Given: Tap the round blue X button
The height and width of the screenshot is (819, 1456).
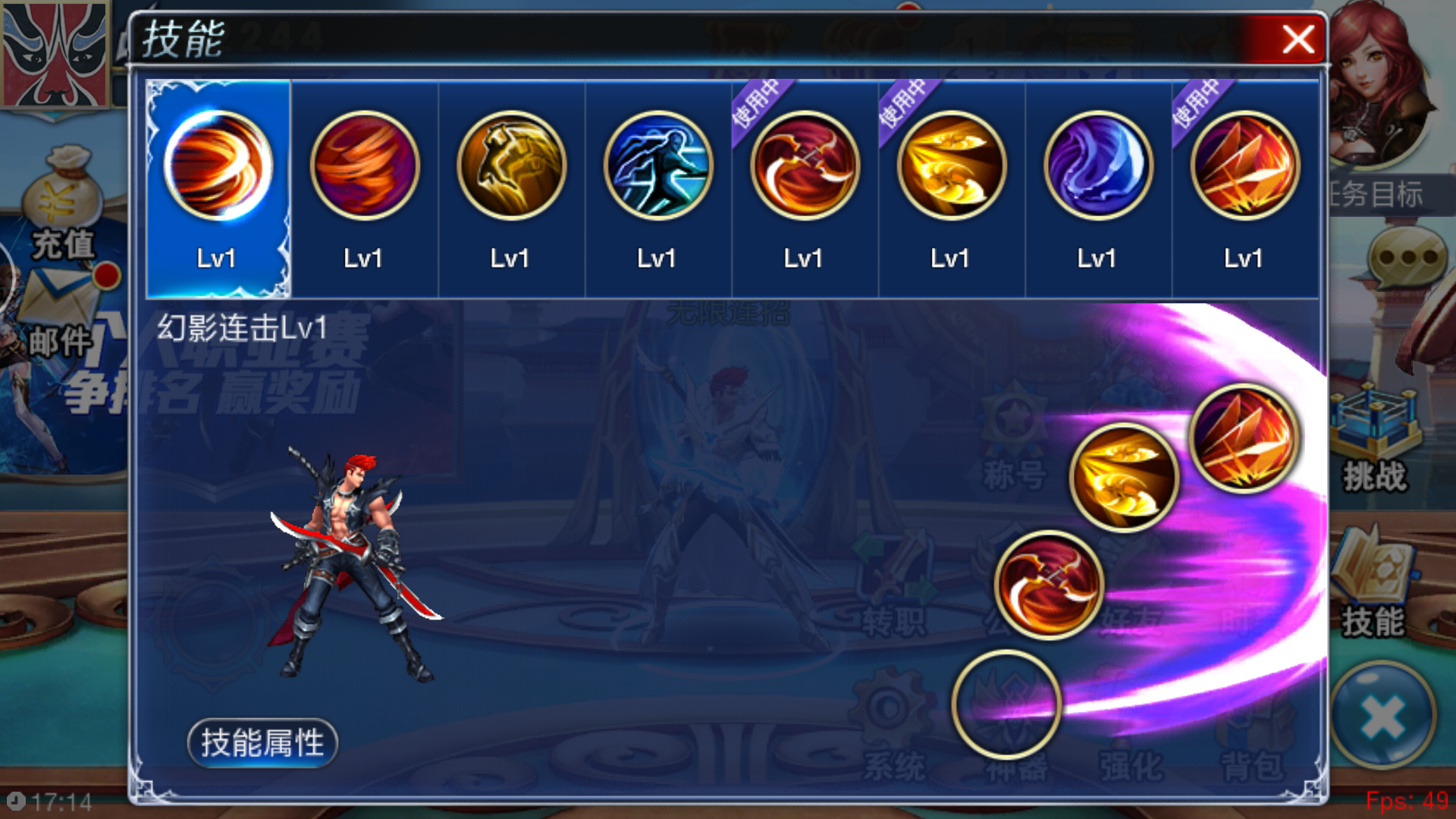Looking at the screenshot, I should coord(1382,717).
